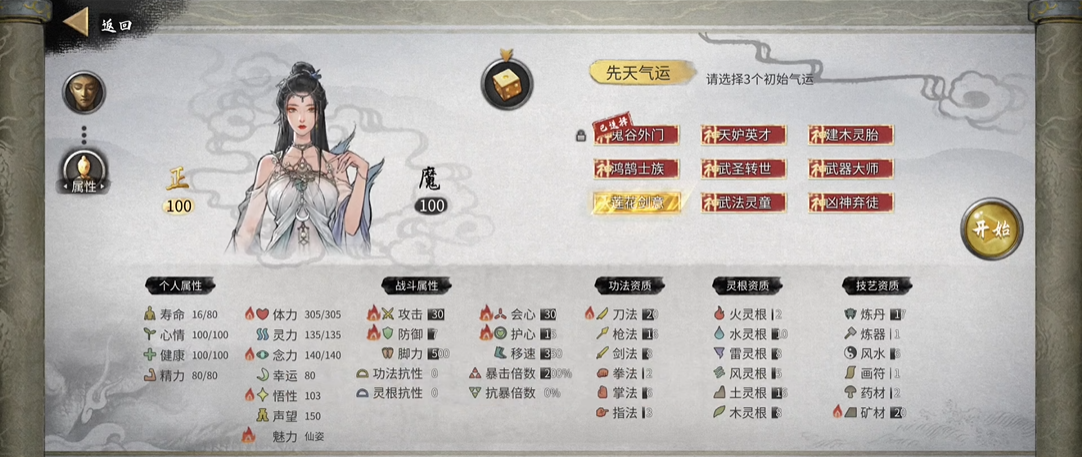The width and height of the screenshot is (1082, 457).
Task: Click the 开始 start button
Action: point(991,229)
